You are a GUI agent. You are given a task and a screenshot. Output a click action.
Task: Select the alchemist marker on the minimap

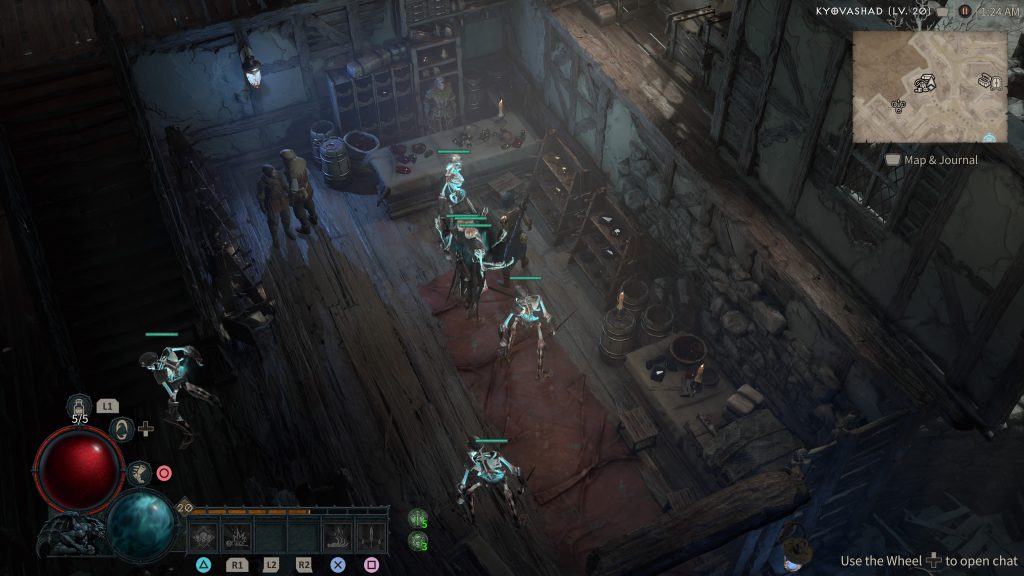[897, 105]
